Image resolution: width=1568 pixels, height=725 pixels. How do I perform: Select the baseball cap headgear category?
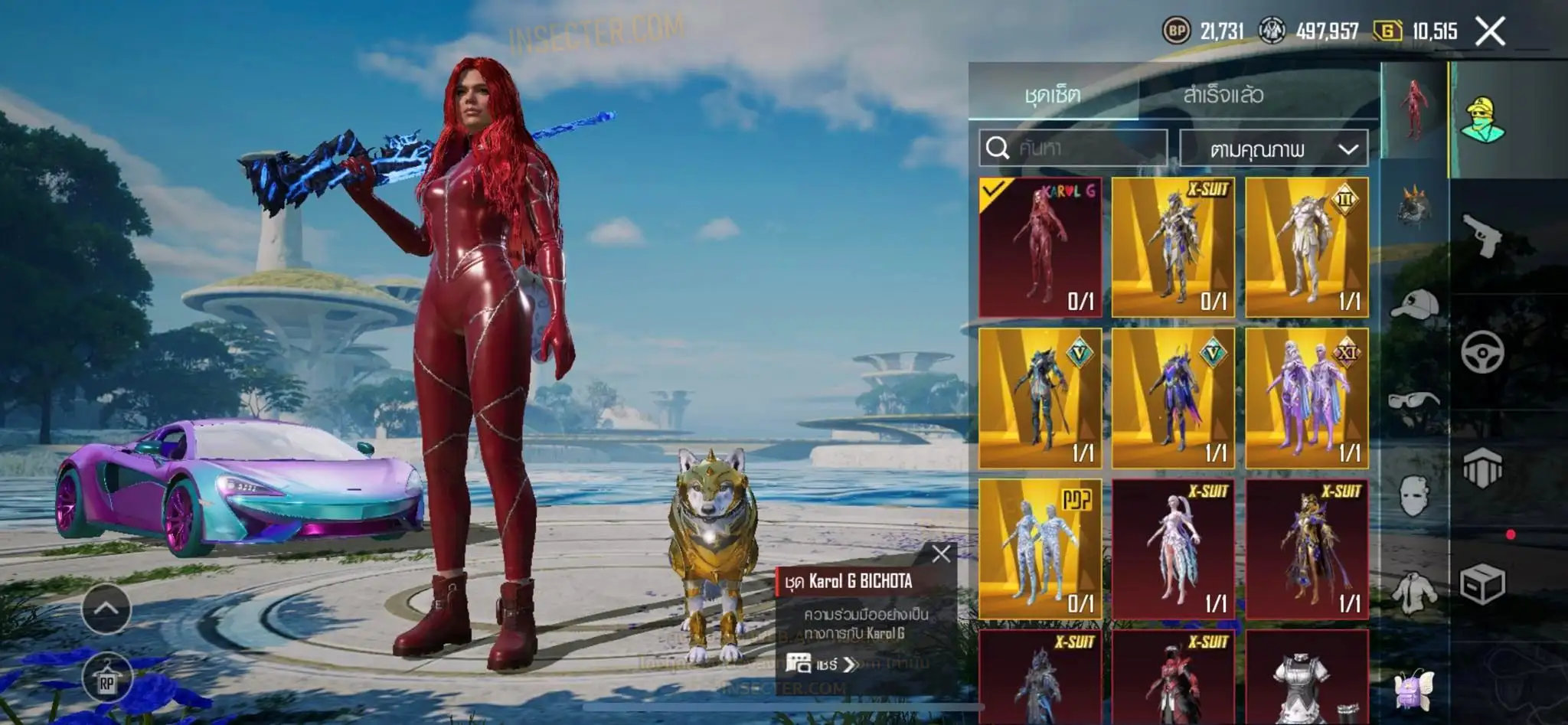[1413, 305]
